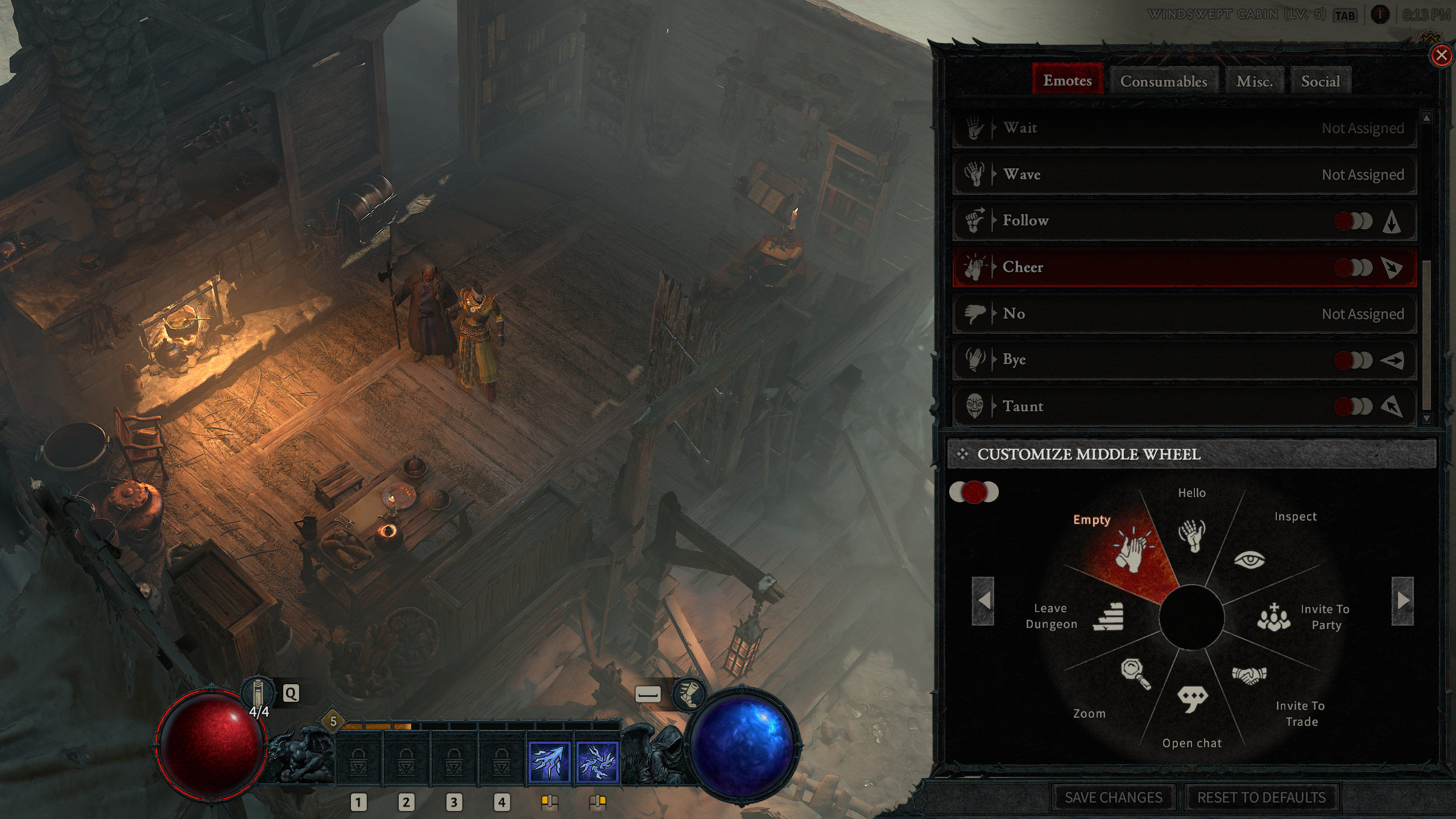This screenshot has width=1456, height=819.
Task: Pick the Follow emote row
Action: tap(1183, 221)
